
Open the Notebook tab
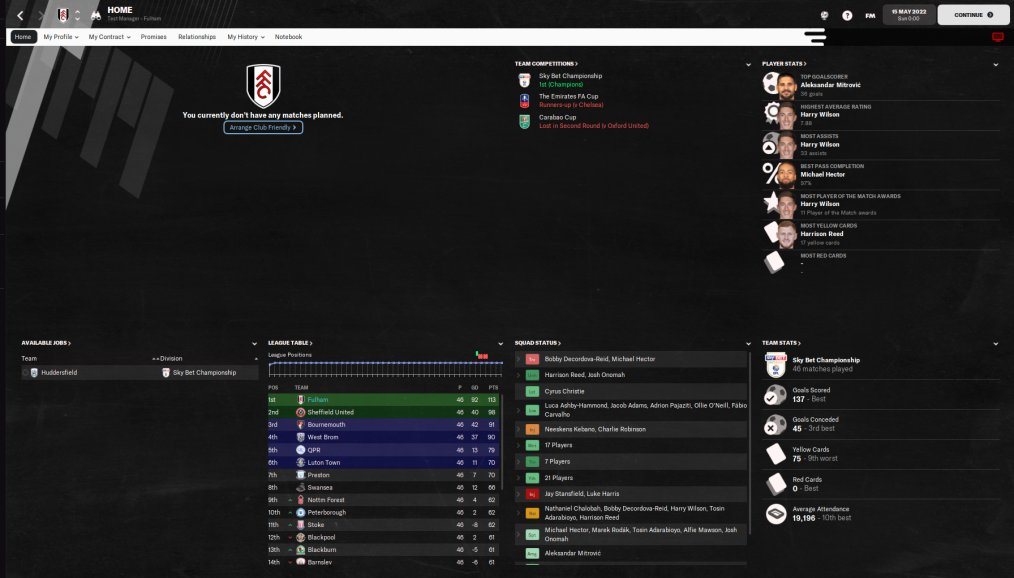[288, 37]
